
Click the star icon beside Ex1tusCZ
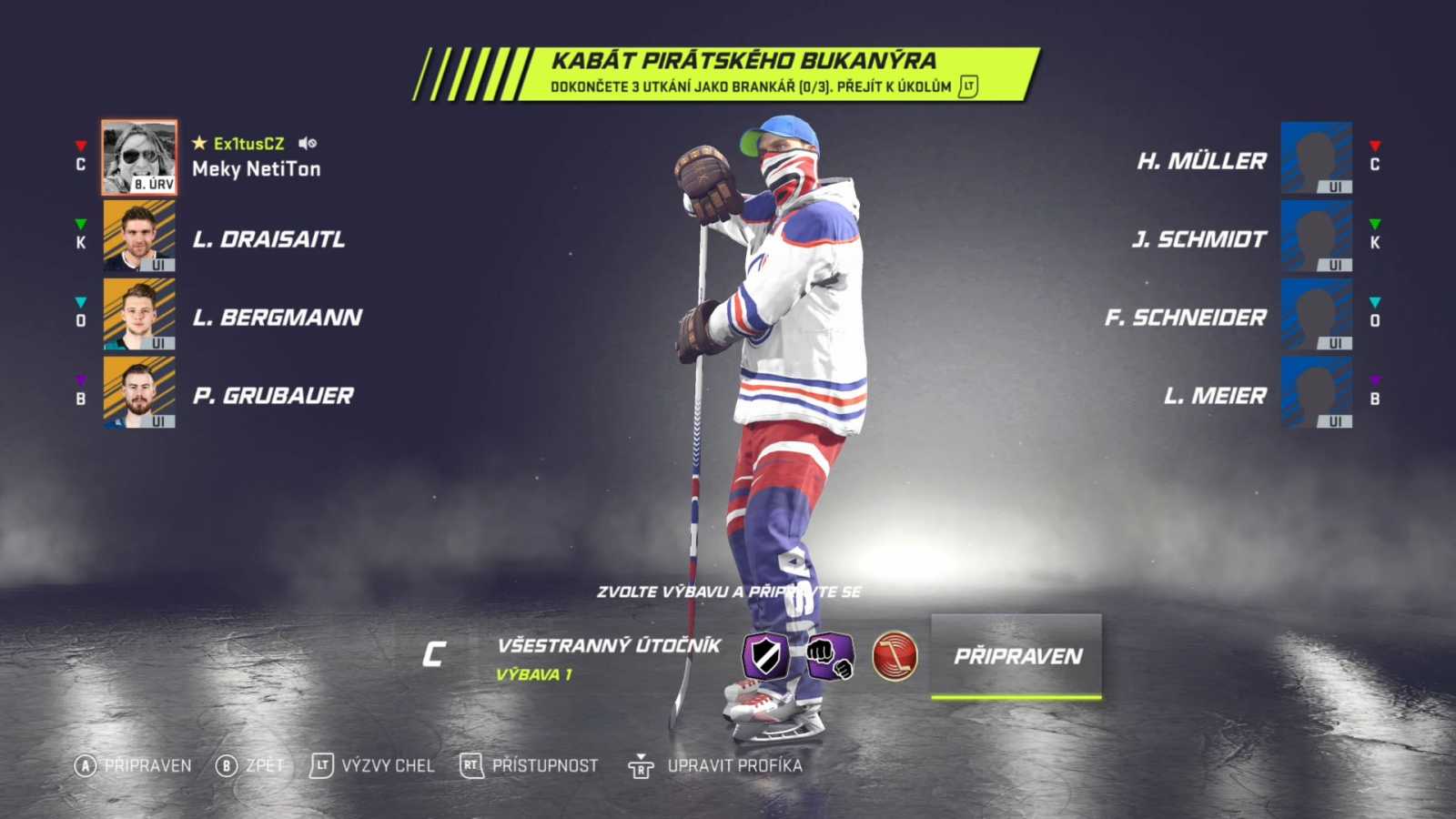pos(198,143)
